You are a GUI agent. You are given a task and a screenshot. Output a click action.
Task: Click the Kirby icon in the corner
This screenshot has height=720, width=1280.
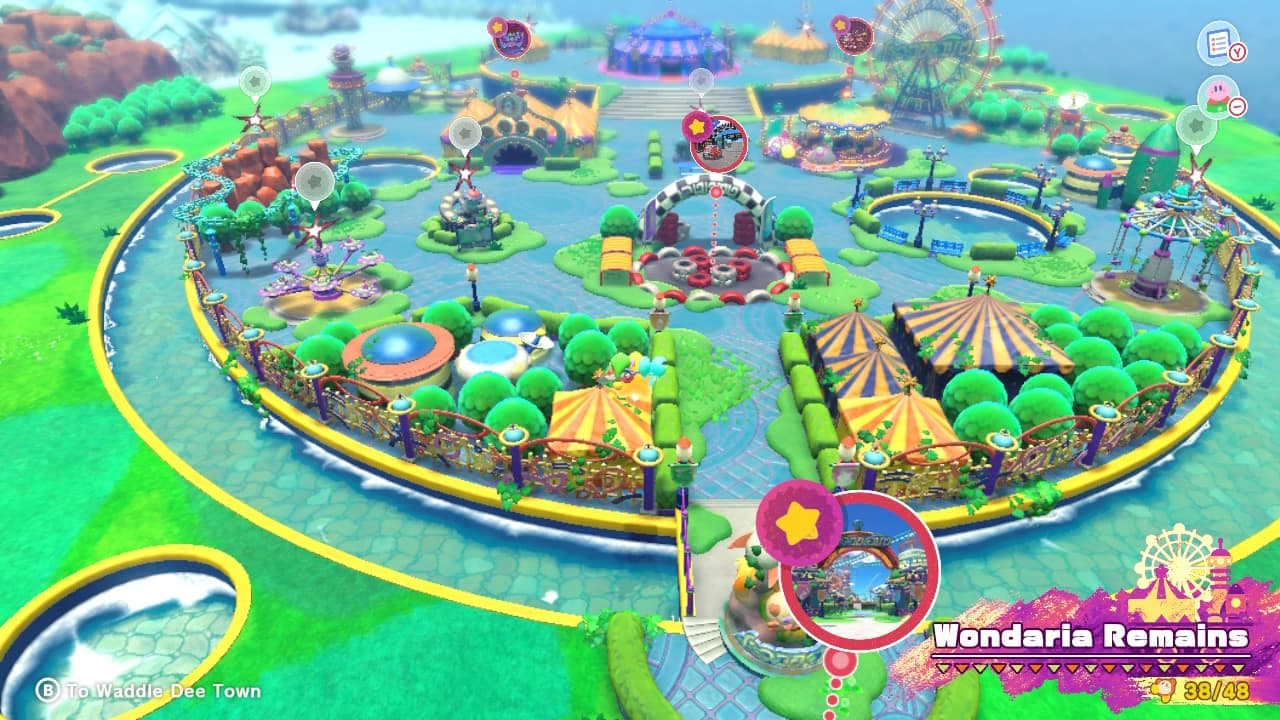[x=1218, y=96]
